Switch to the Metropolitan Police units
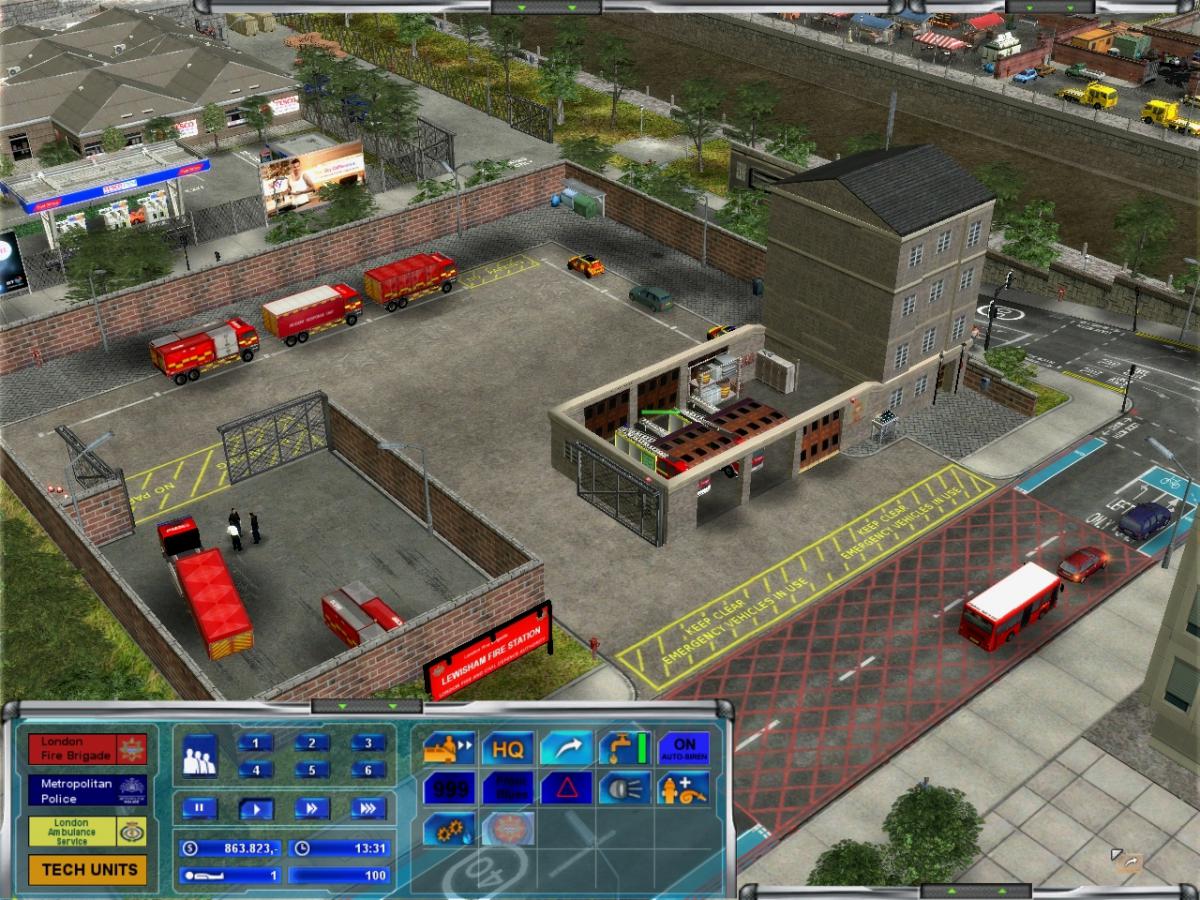Screen dimensions: 1200x900 click(88, 791)
